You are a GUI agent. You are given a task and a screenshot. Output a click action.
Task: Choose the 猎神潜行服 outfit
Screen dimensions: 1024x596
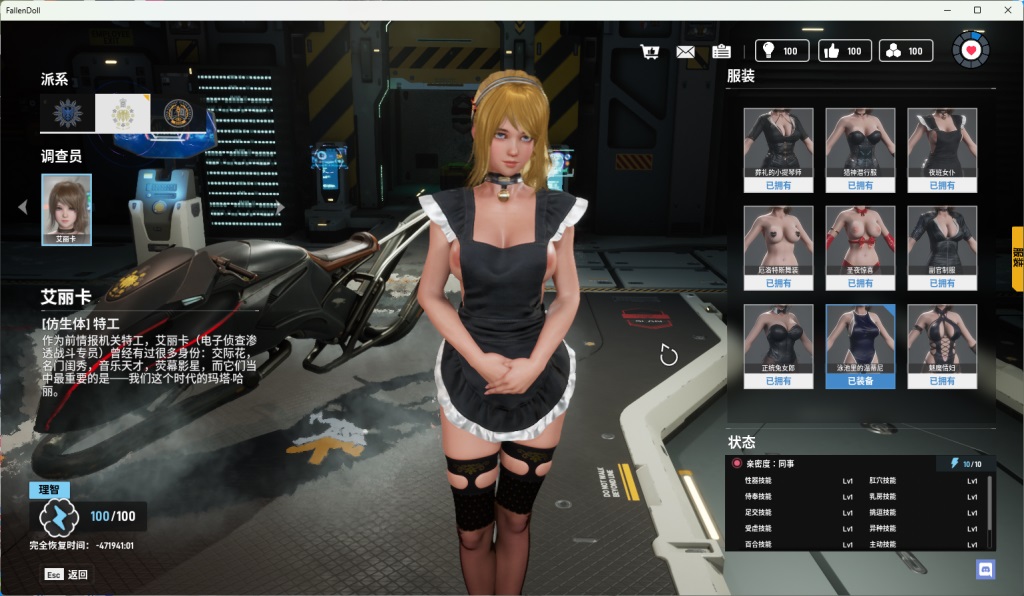860,150
